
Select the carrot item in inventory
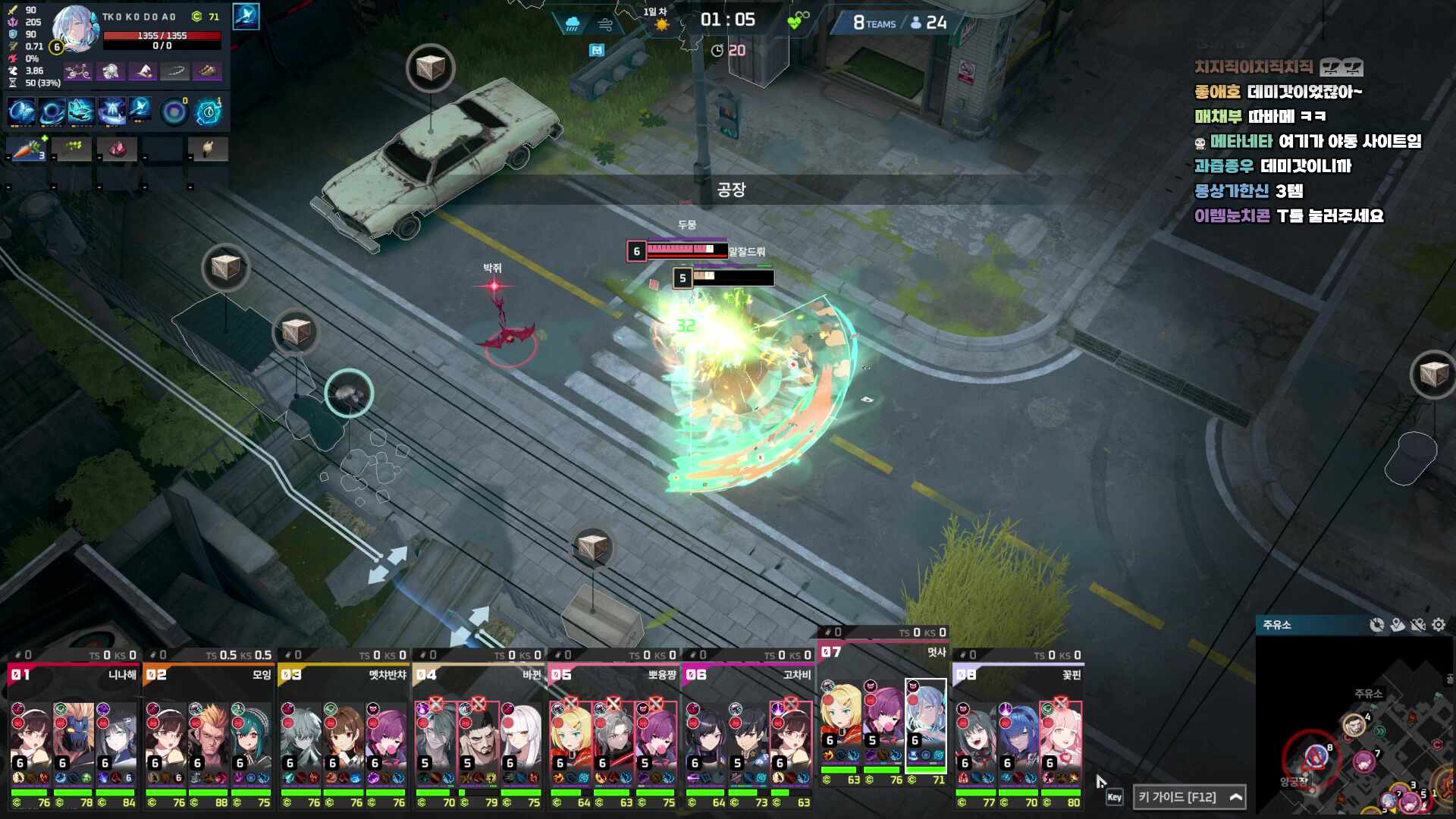click(27, 149)
